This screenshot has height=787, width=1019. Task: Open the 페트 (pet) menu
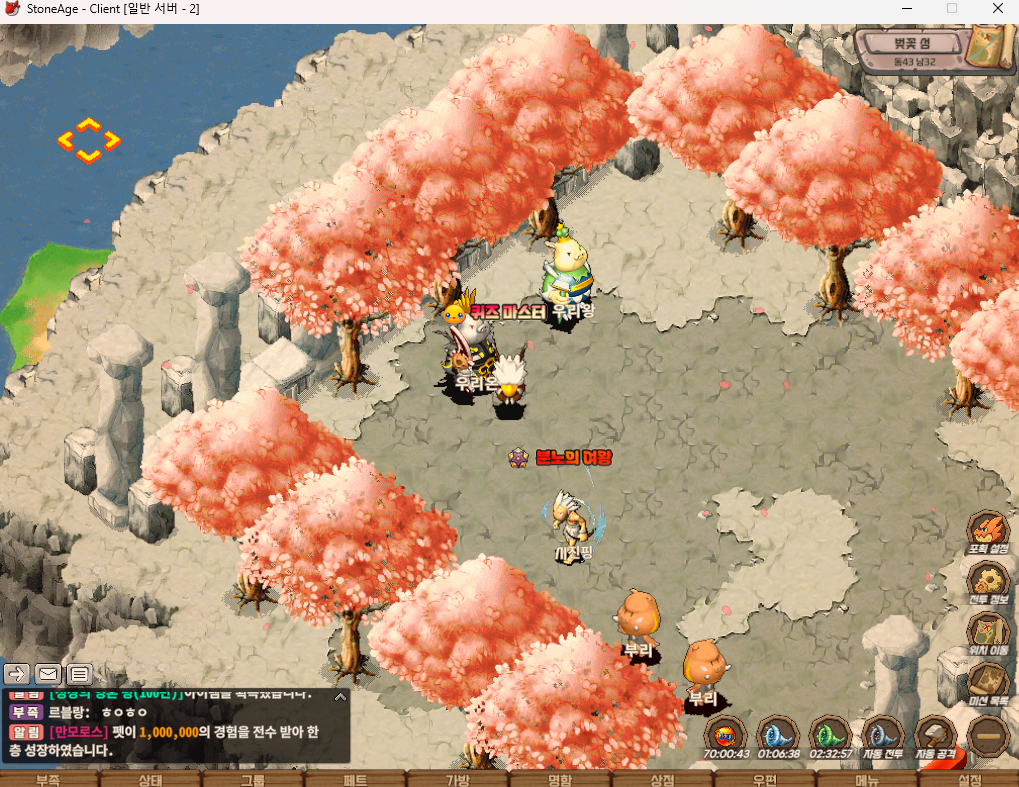(355, 779)
